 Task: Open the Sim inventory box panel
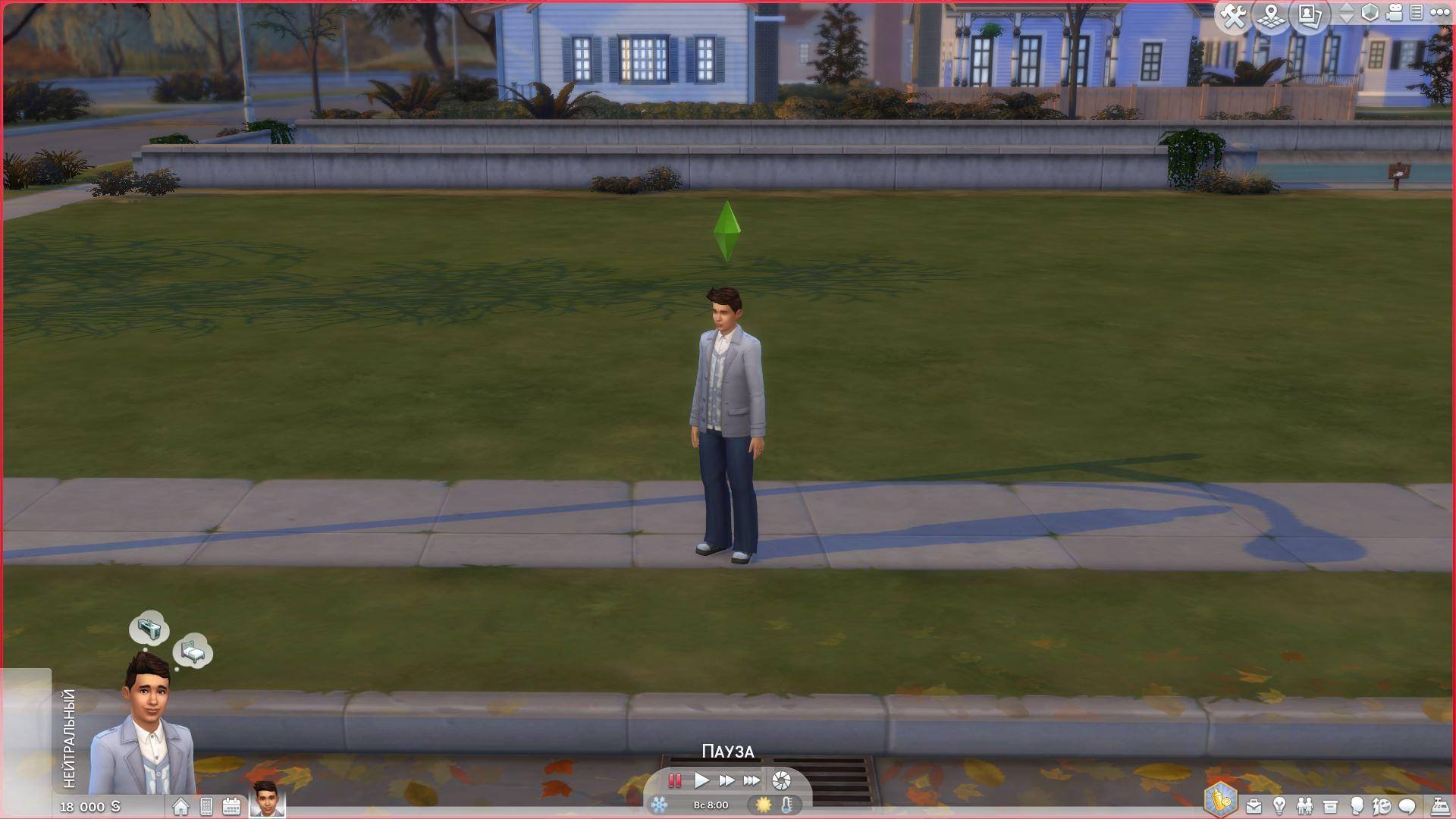click(1330, 806)
